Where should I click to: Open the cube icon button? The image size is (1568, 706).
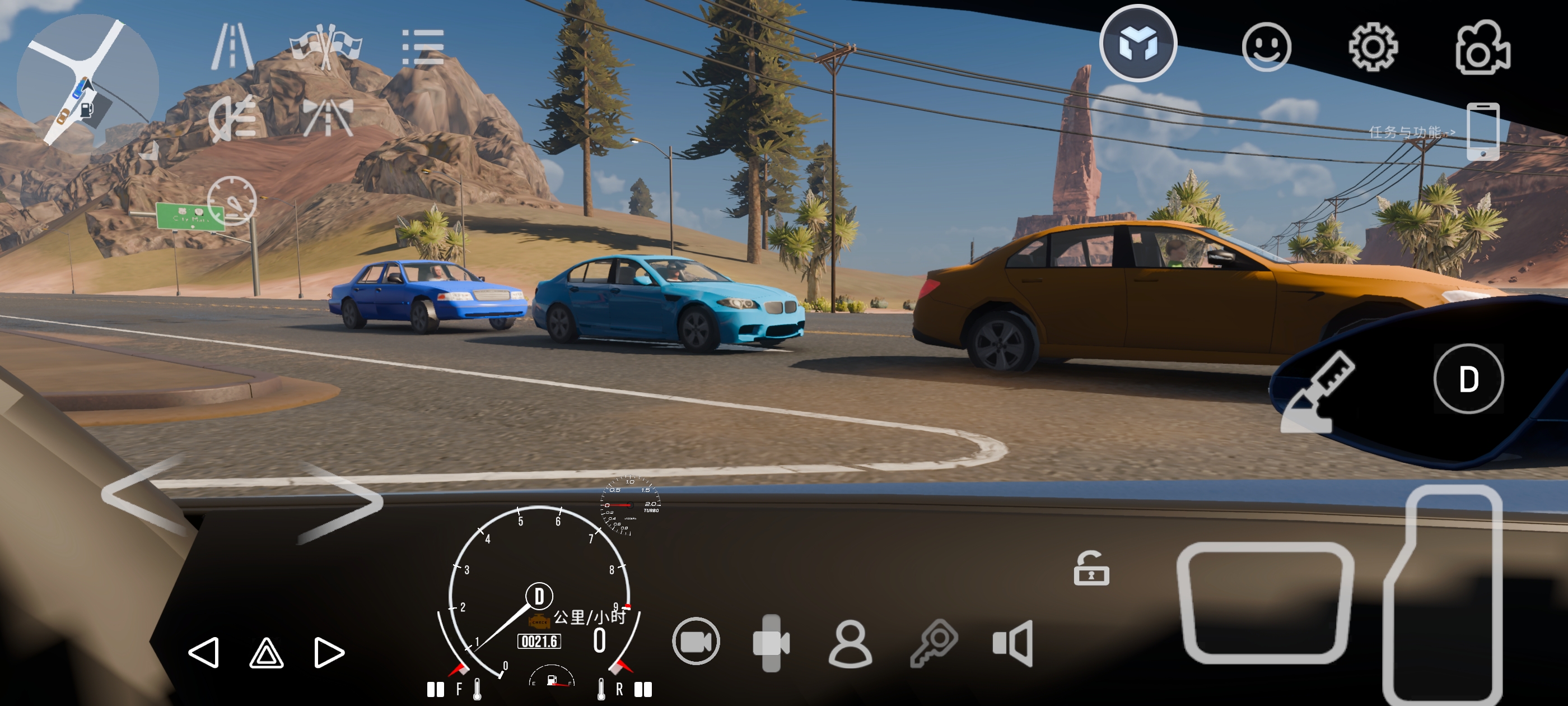(x=1137, y=44)
